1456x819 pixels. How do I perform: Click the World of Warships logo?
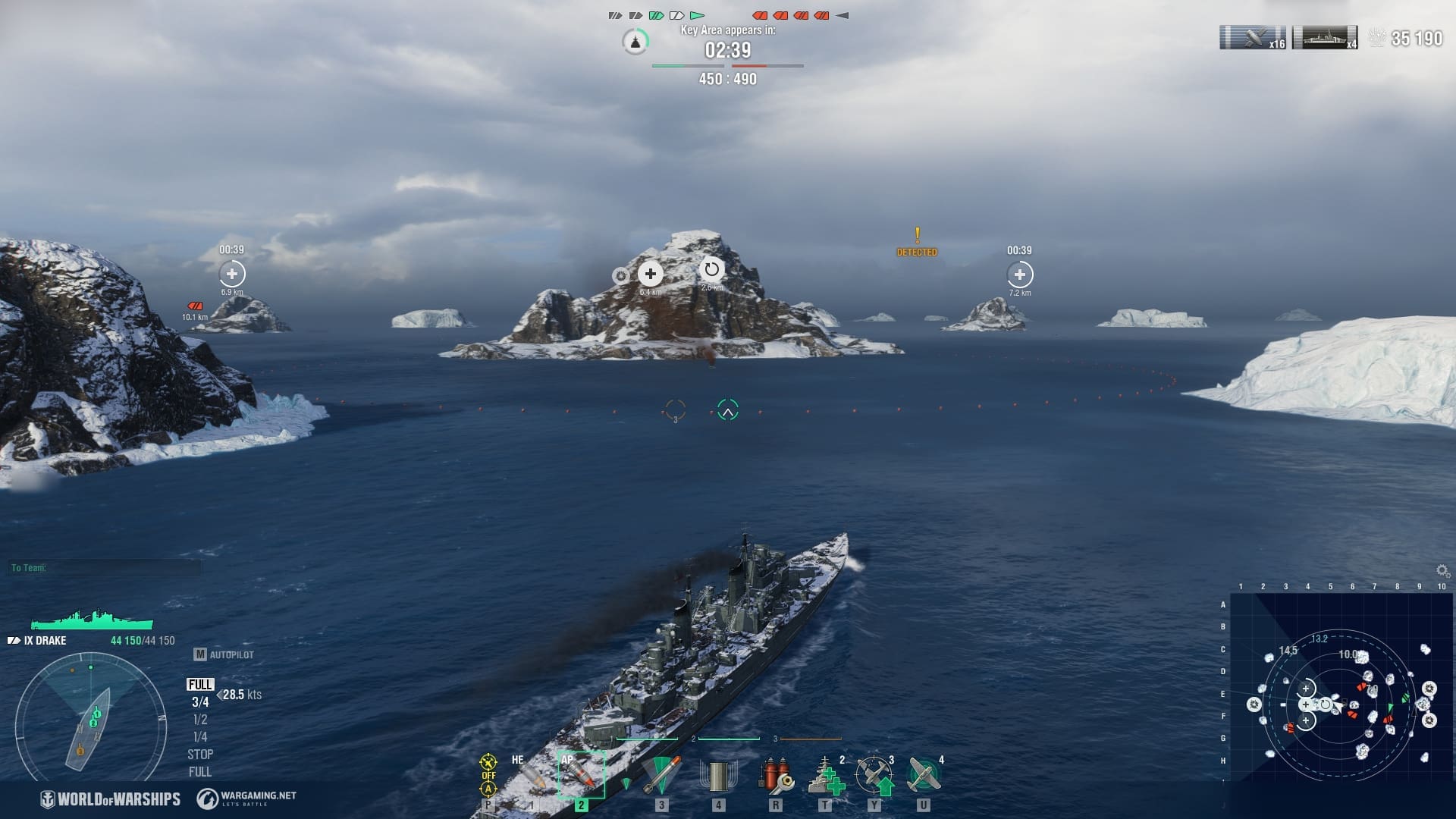click(x=111, y=799)
